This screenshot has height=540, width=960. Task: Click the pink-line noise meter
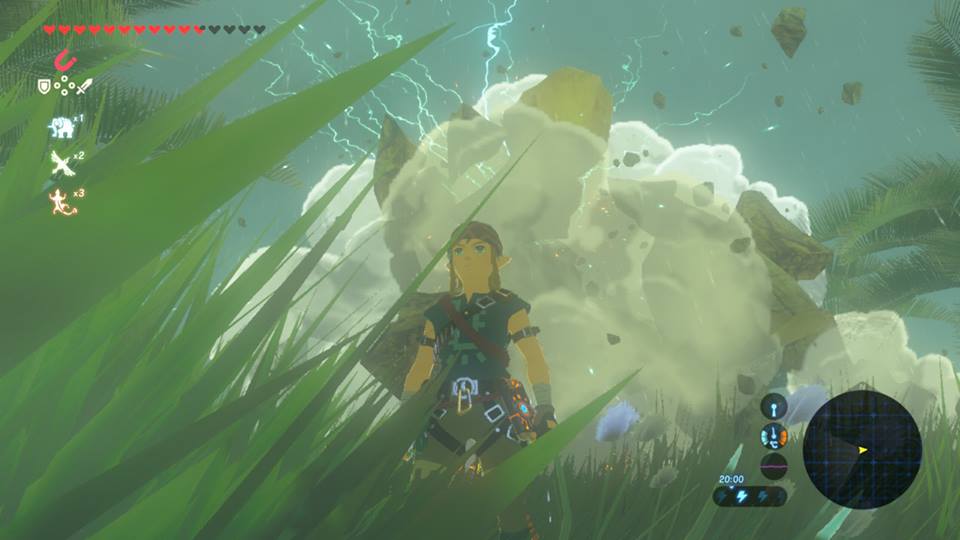(x=773, y=465)
